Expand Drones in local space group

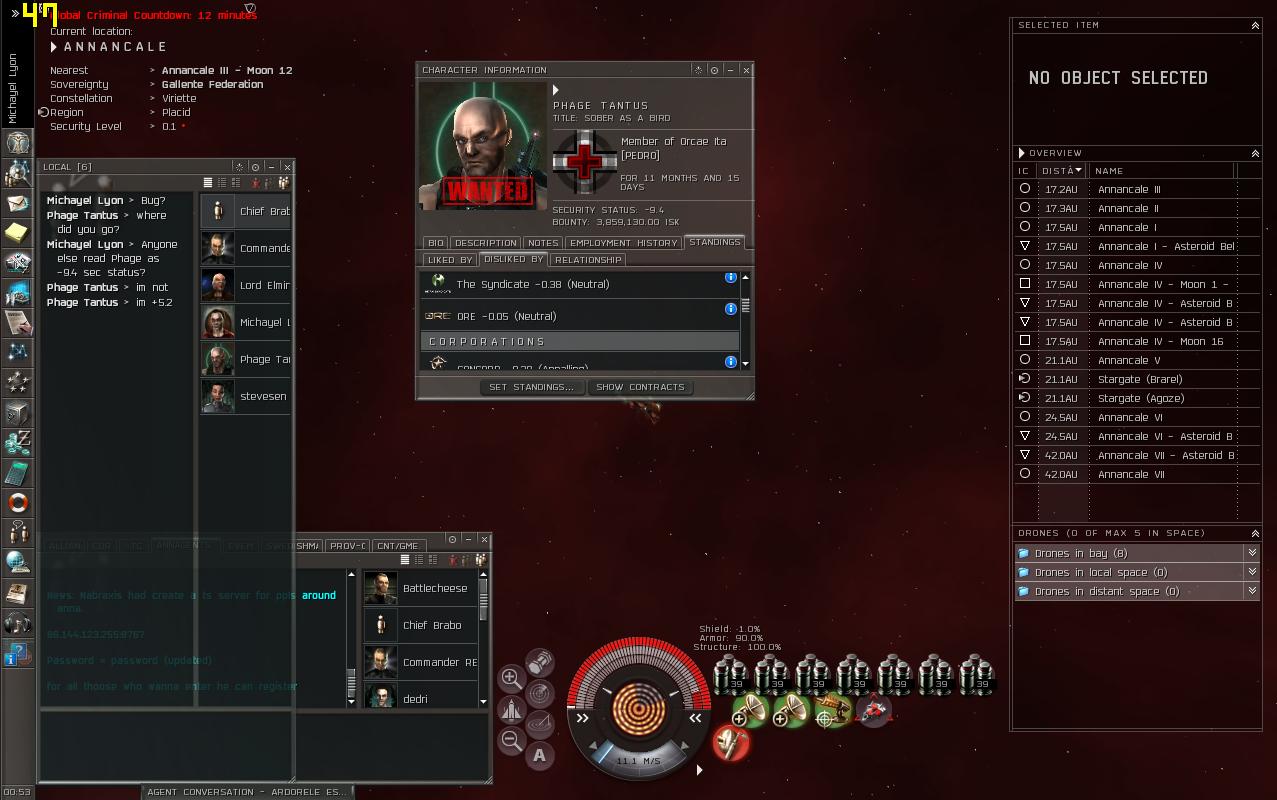[1252, 572]
